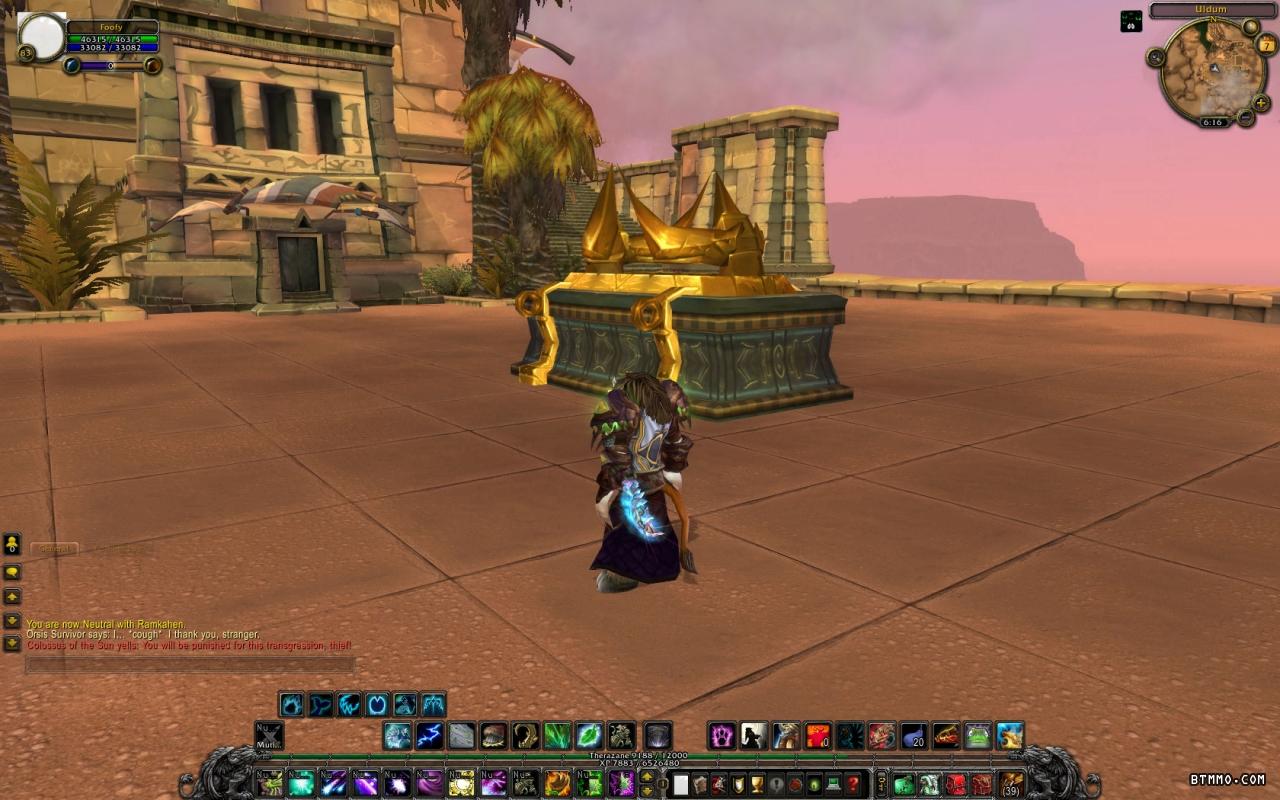
Task: Open the backpack showing 39 free slots
Action: 1011,783
